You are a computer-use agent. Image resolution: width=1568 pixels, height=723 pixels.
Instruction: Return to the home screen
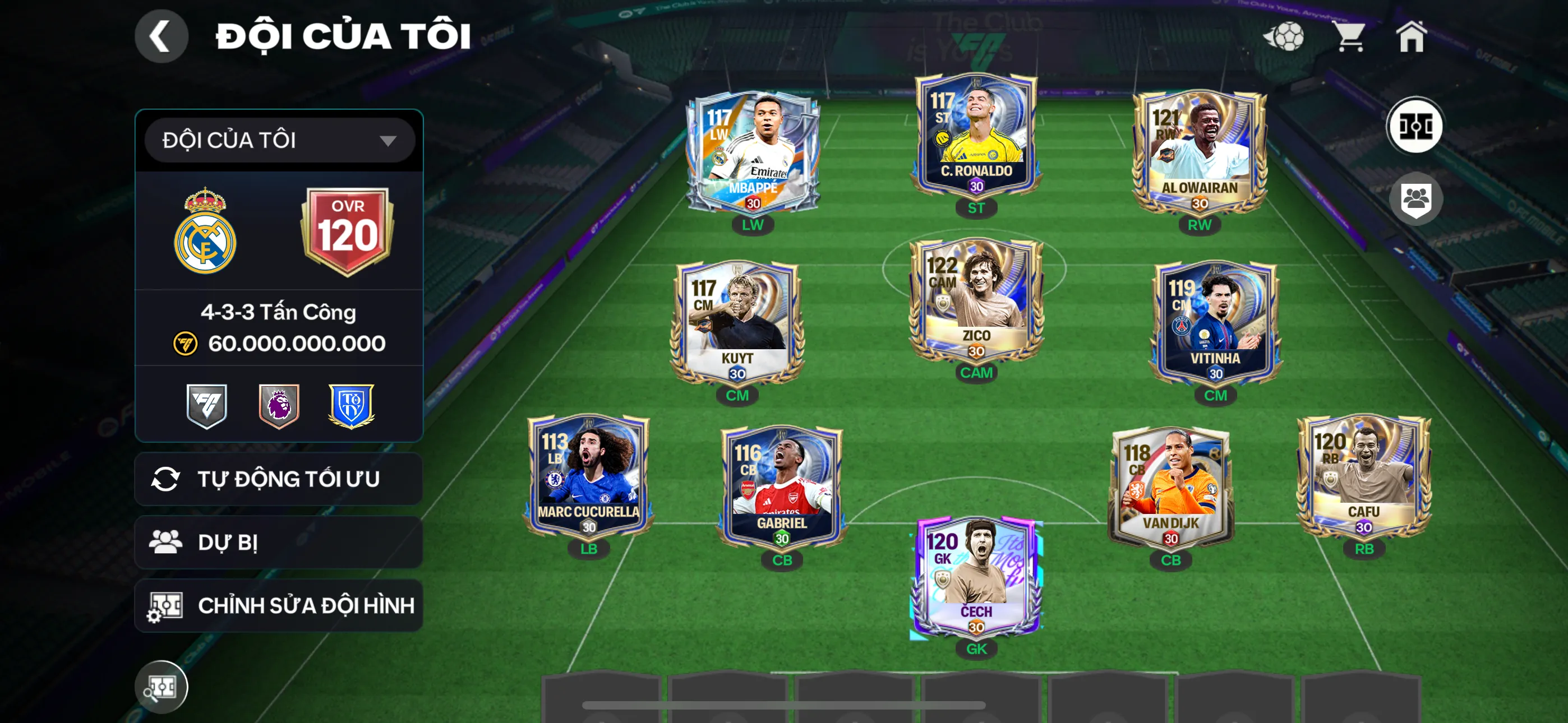coord(1411,36)
